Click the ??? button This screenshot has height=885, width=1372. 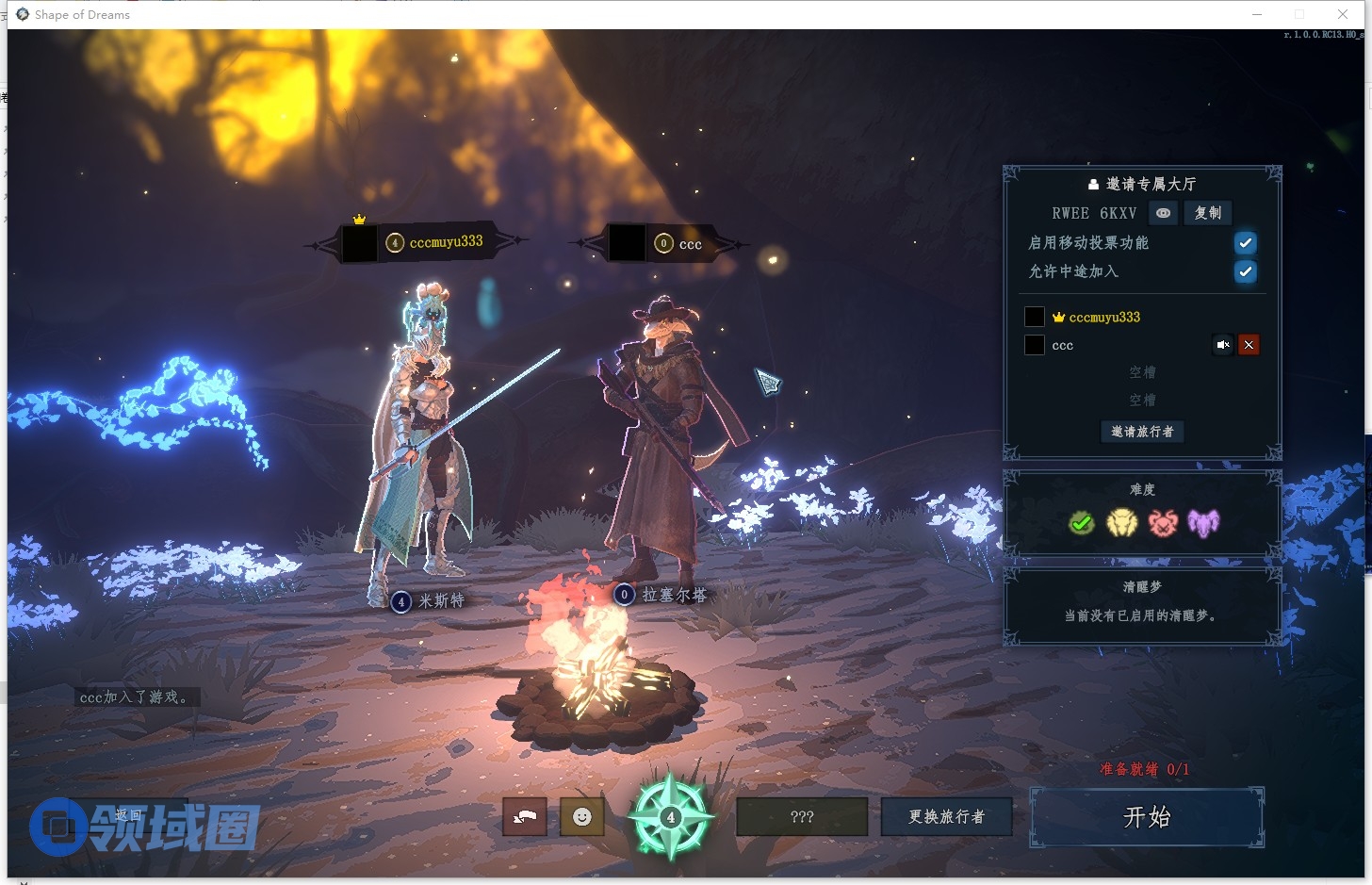coord(801,817)
